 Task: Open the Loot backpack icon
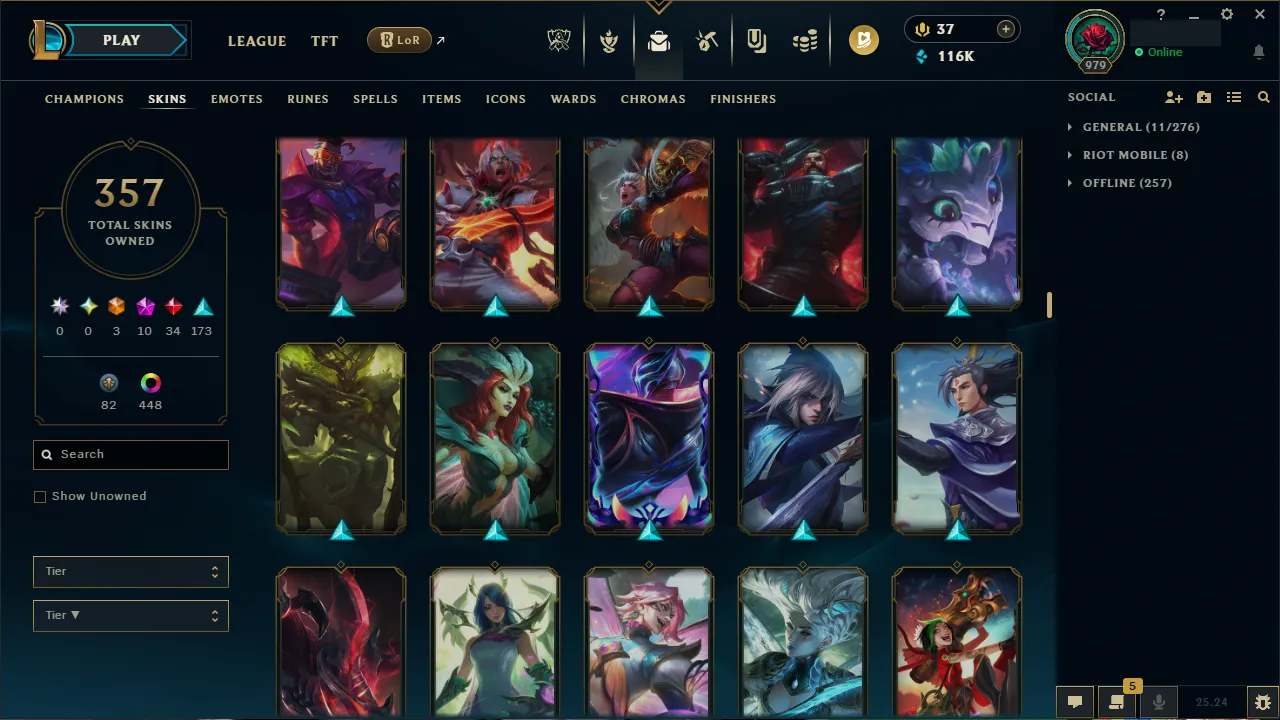(x=658, y=42)
